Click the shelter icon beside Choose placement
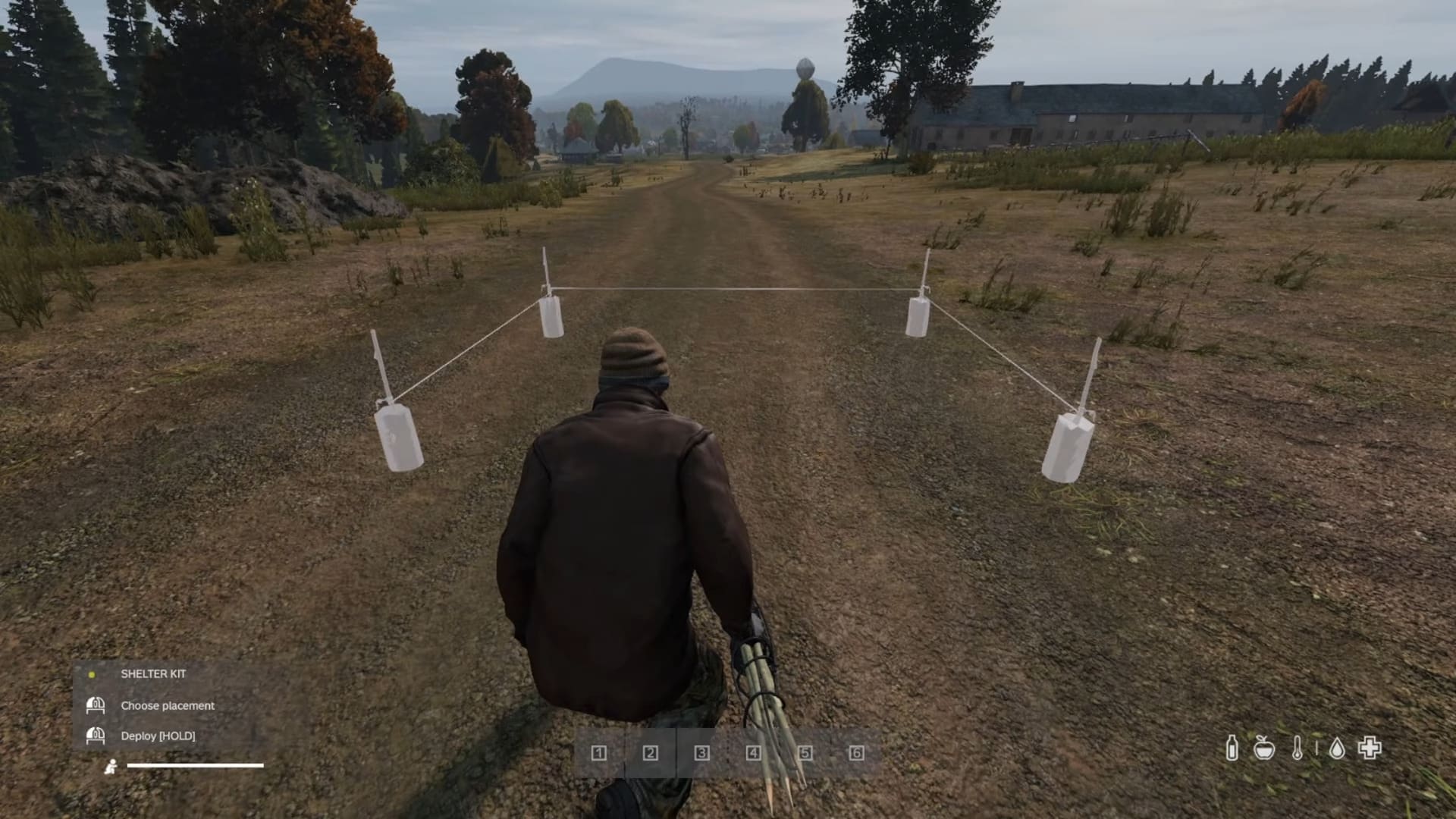1456x819 pixels. (x=96, y=705)
